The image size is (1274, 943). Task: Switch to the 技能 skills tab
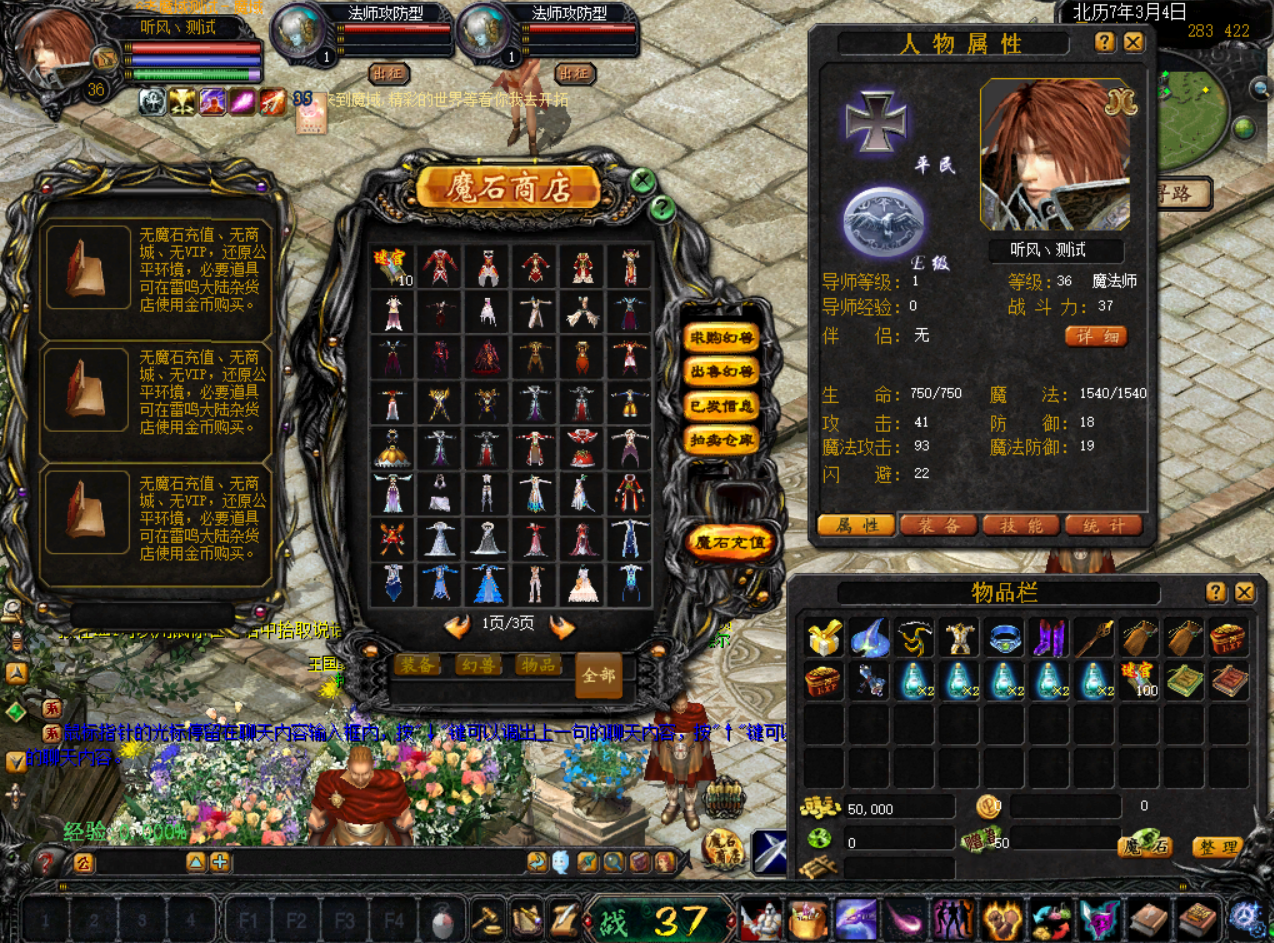coord(1021,525)
